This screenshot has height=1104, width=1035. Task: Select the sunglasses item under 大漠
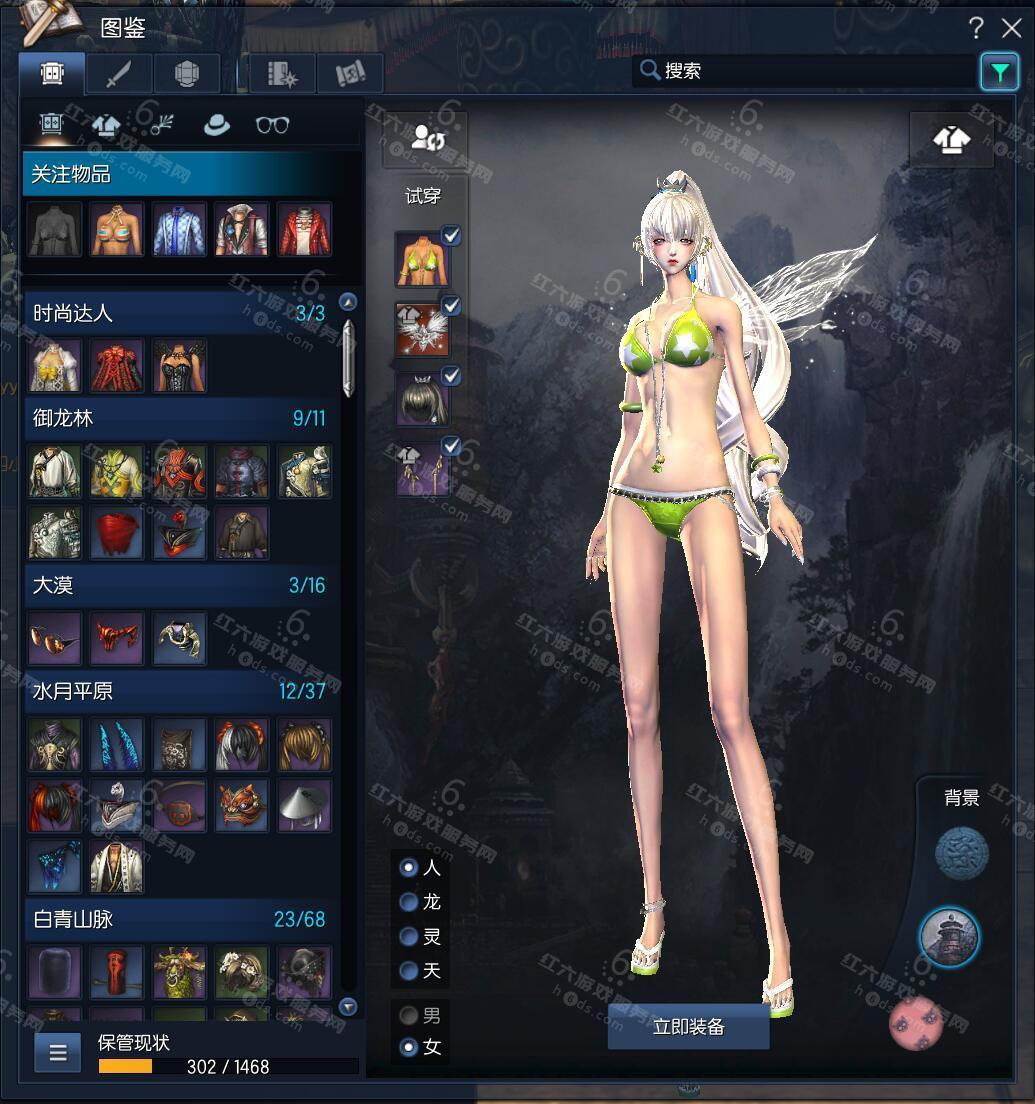[54, 639]
